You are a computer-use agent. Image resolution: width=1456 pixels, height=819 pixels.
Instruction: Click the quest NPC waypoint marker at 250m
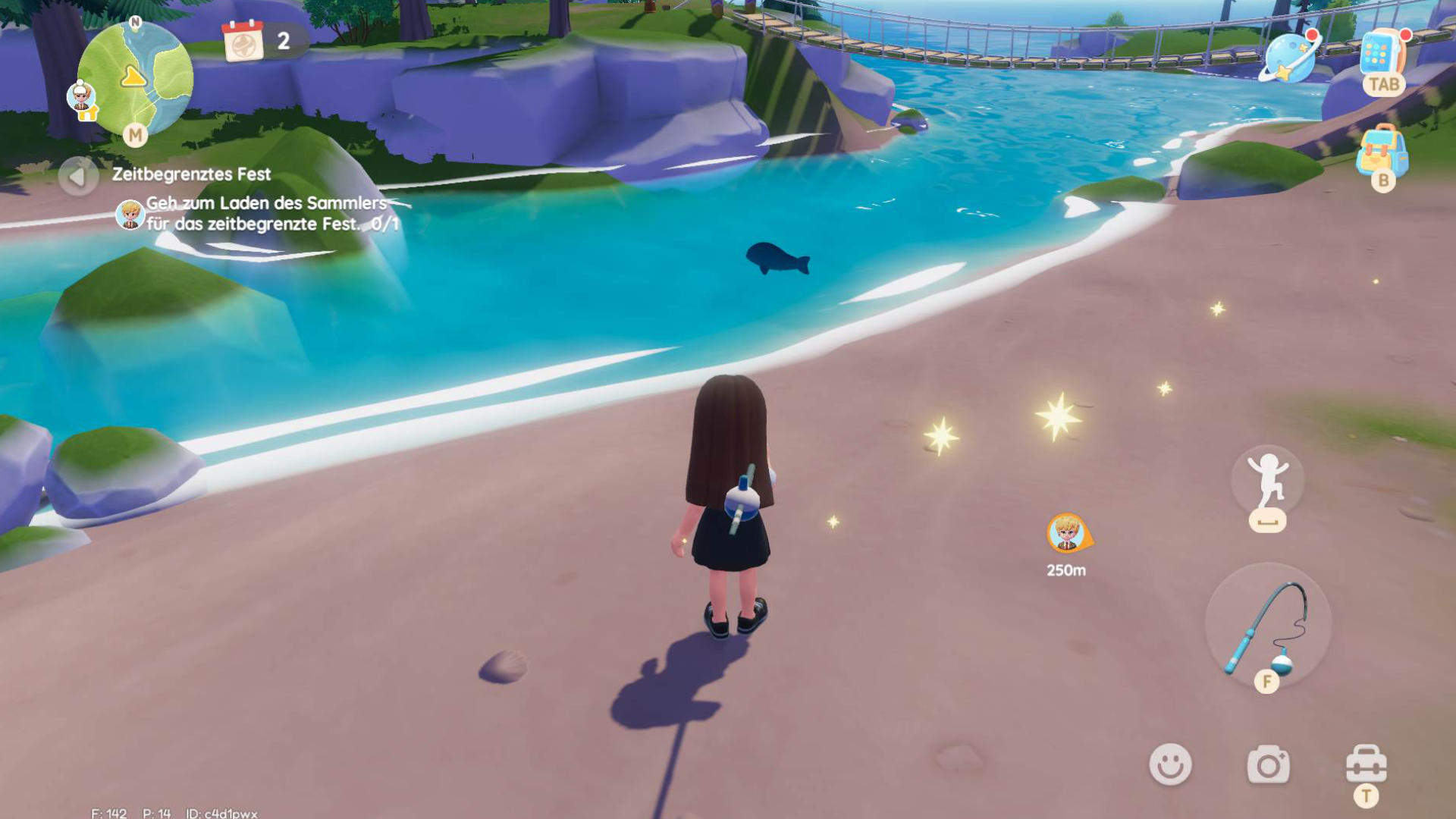point(1068,534)
